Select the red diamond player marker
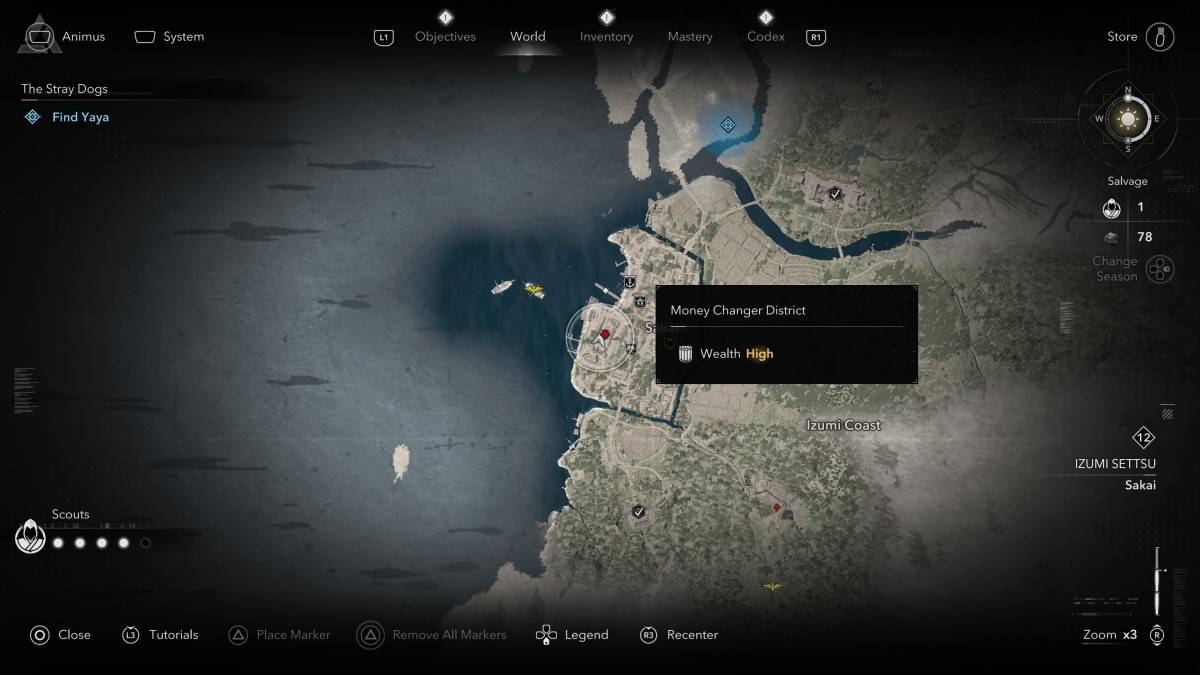 [x=604, y=334]
